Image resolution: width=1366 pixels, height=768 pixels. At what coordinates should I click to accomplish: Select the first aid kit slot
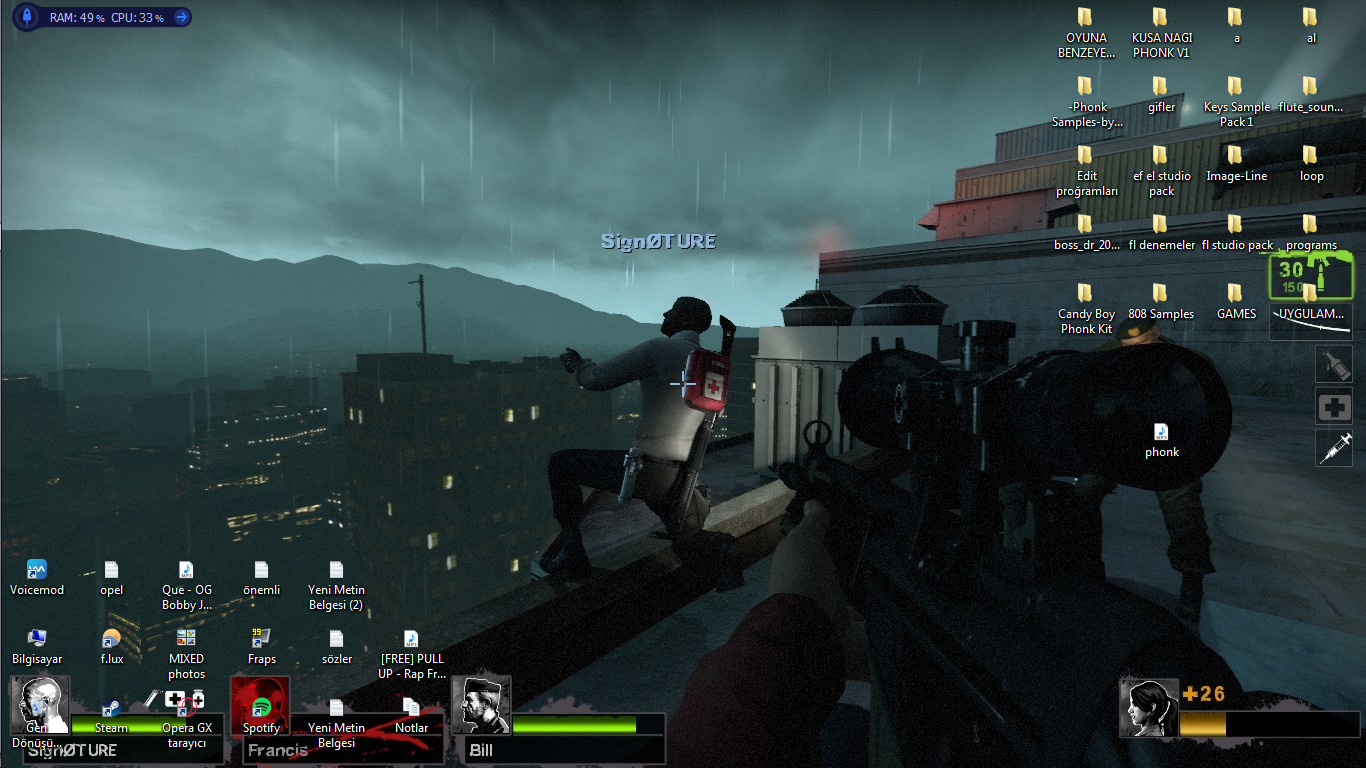[1333, 407]
